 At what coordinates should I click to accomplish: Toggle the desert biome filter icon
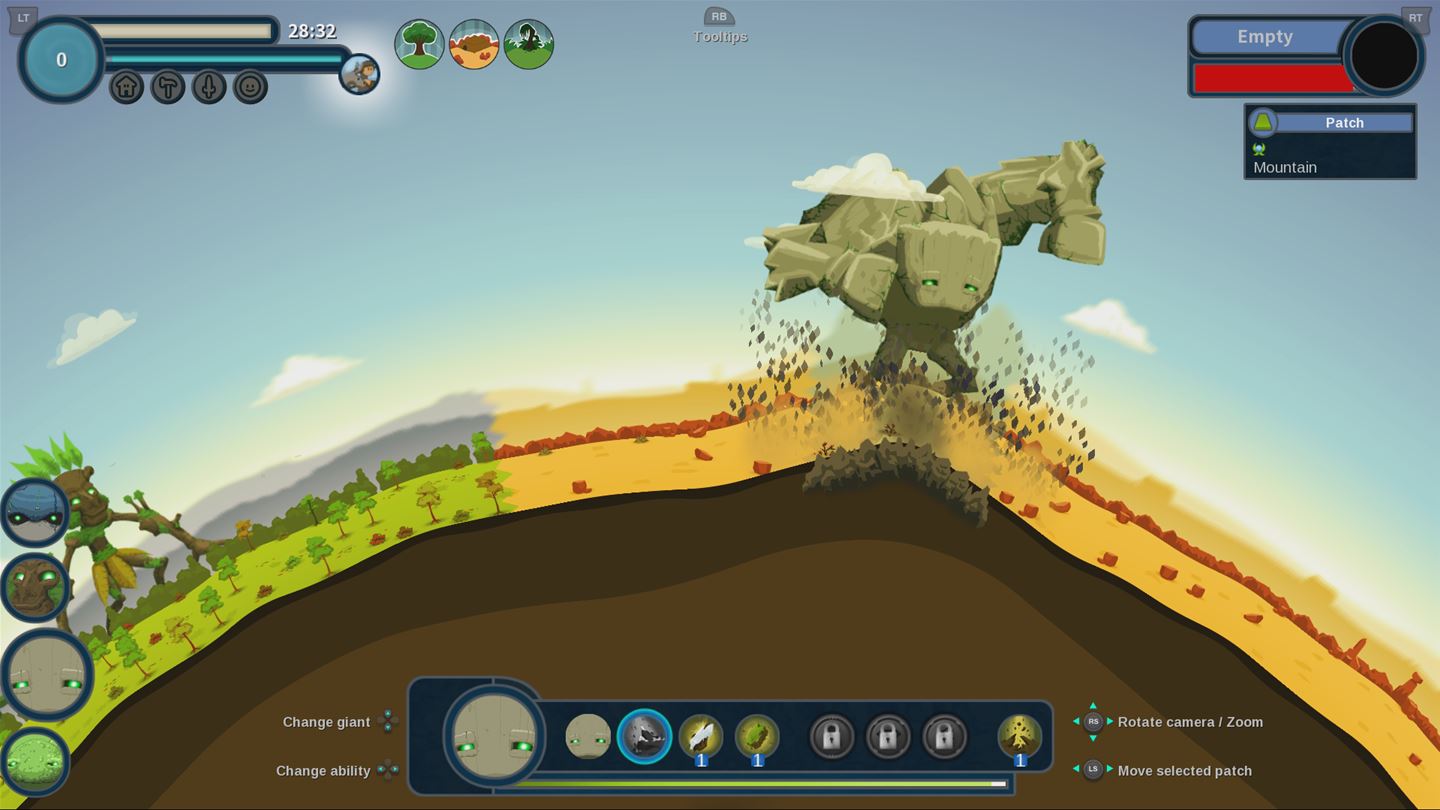click(x=475, y=43)
